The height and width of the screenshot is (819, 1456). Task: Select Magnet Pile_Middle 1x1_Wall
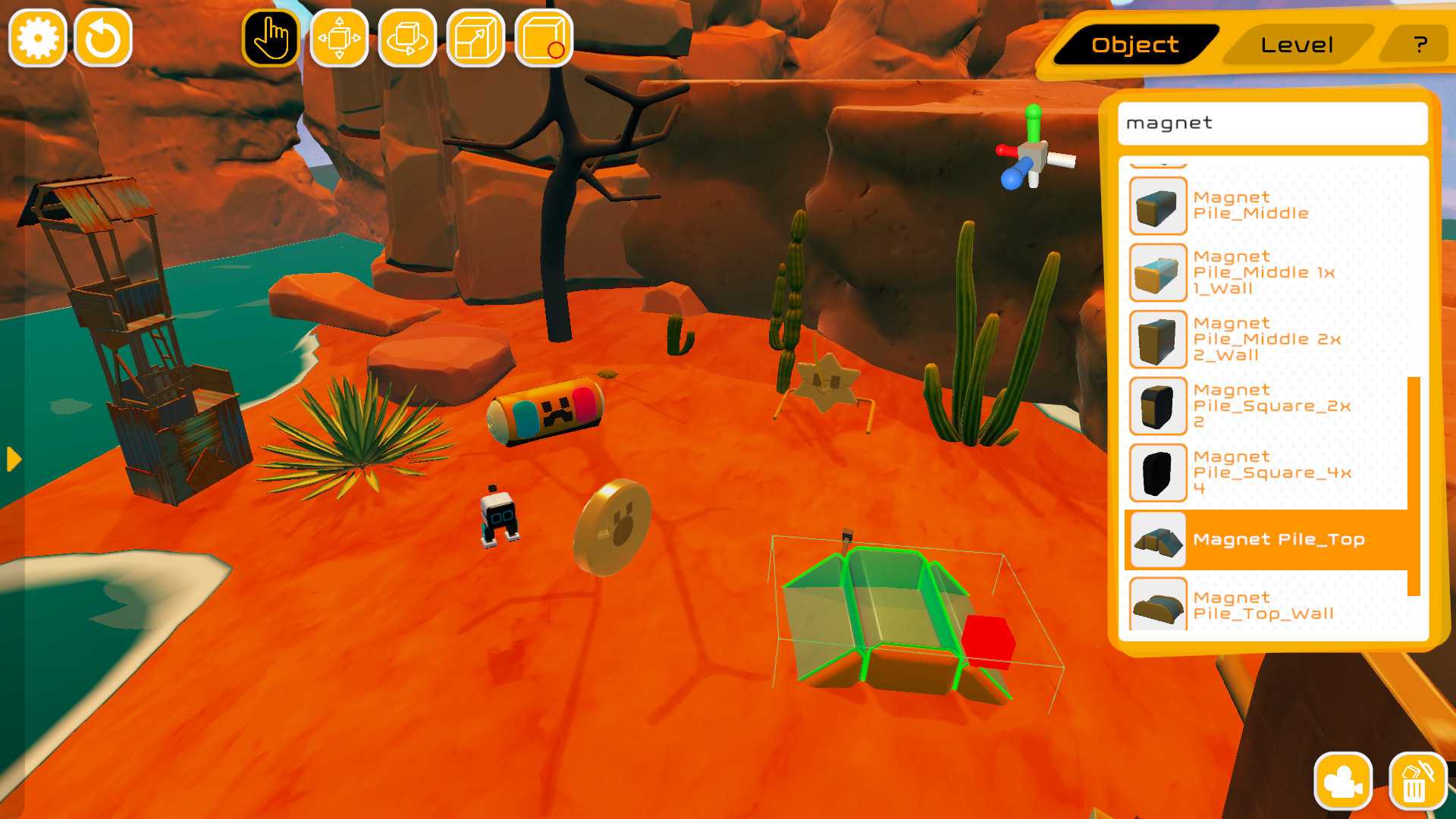point(1251,272)
